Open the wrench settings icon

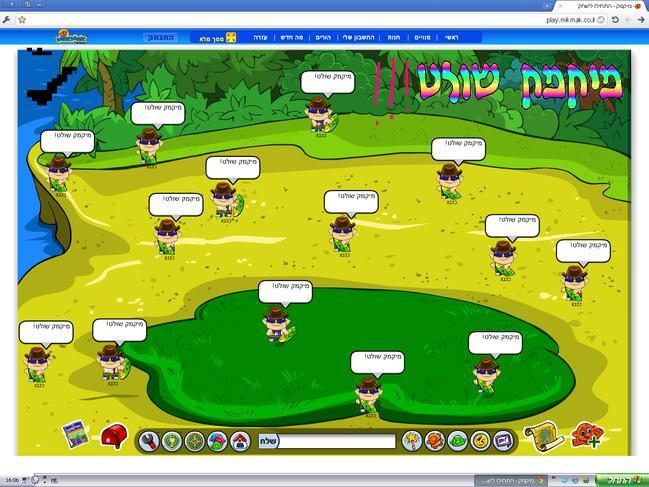[x=149, y=440]
